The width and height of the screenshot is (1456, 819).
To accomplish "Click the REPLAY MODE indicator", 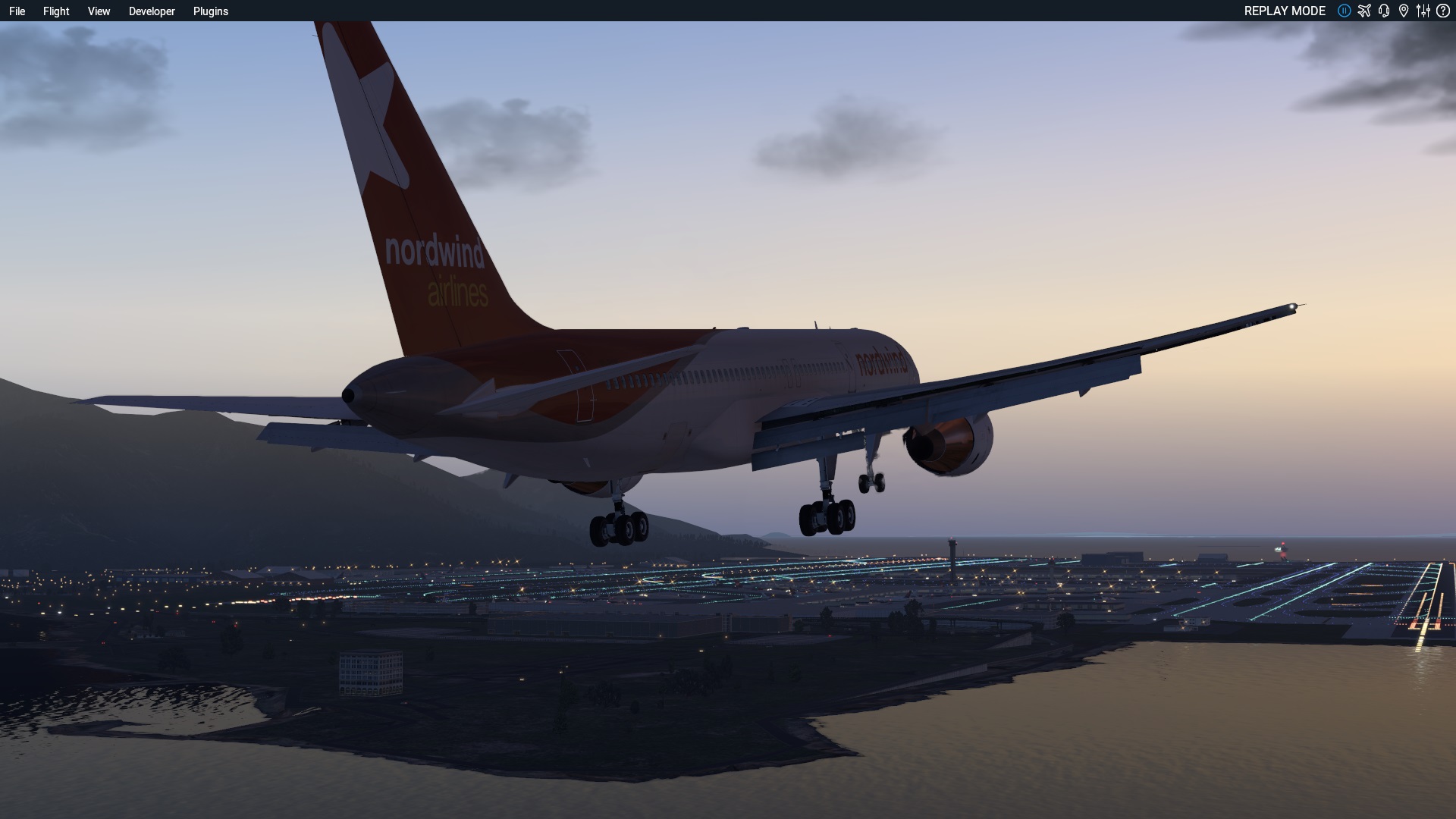I will 1285,11.
